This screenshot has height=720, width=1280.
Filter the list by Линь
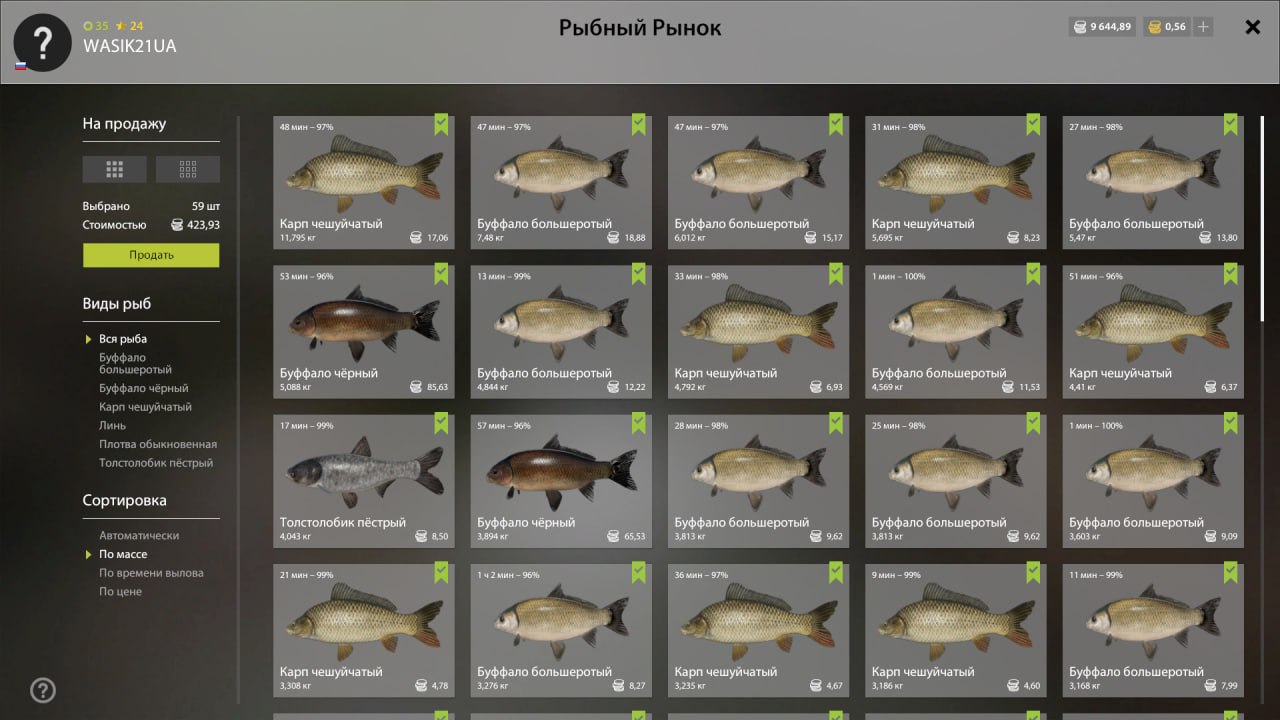click(x=112, y=426)
